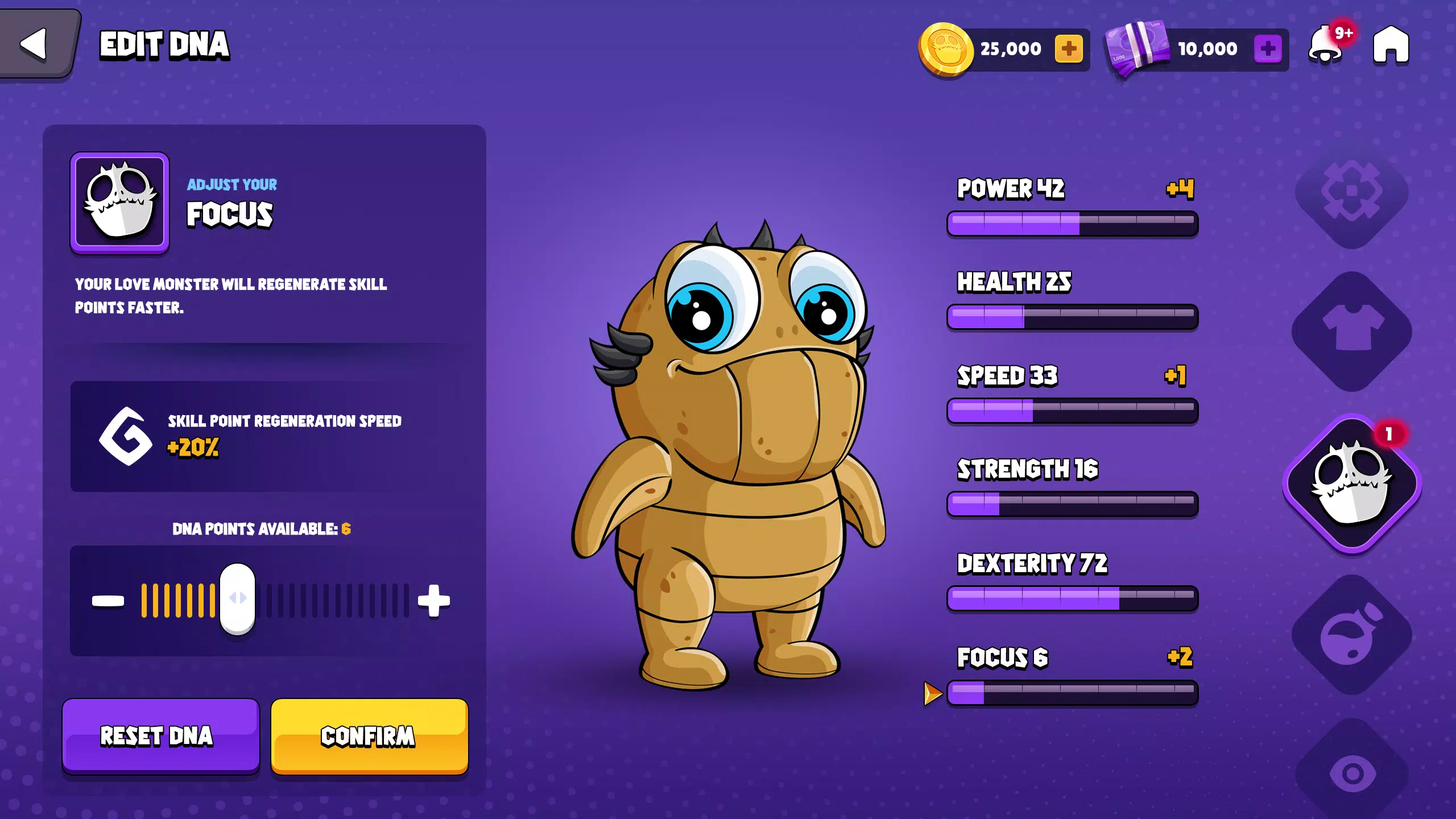Choose the Strength stat bar
This screenshot has width=1456, height=819.
click(x=1072, y=504)
